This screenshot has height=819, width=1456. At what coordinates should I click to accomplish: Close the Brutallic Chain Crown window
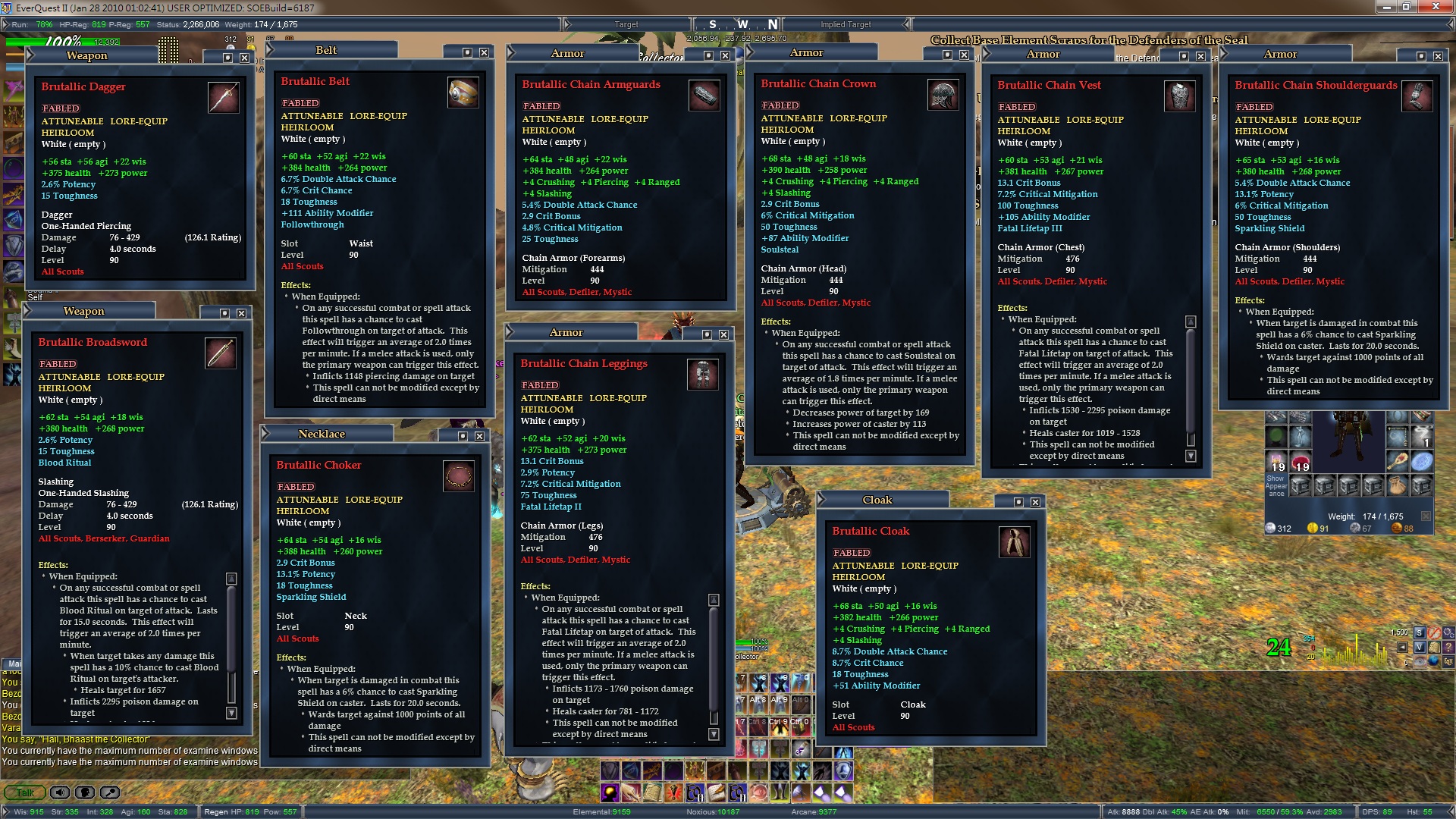pos(964,55)
